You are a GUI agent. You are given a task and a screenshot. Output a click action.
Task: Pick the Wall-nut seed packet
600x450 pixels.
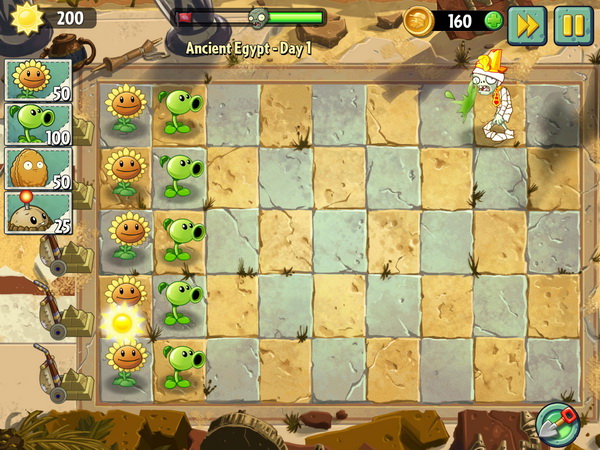(x=39, y=168)
